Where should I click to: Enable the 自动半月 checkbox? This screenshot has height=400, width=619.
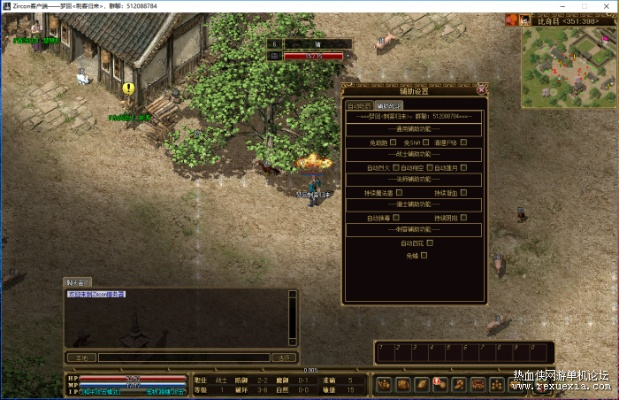pos(467,167)
